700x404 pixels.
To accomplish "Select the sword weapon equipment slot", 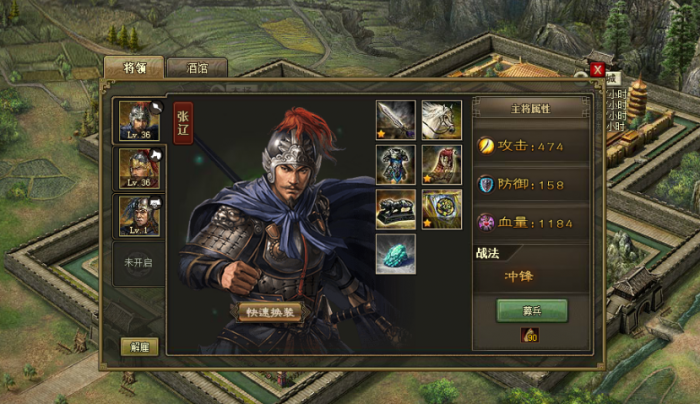I will (396, 119).
